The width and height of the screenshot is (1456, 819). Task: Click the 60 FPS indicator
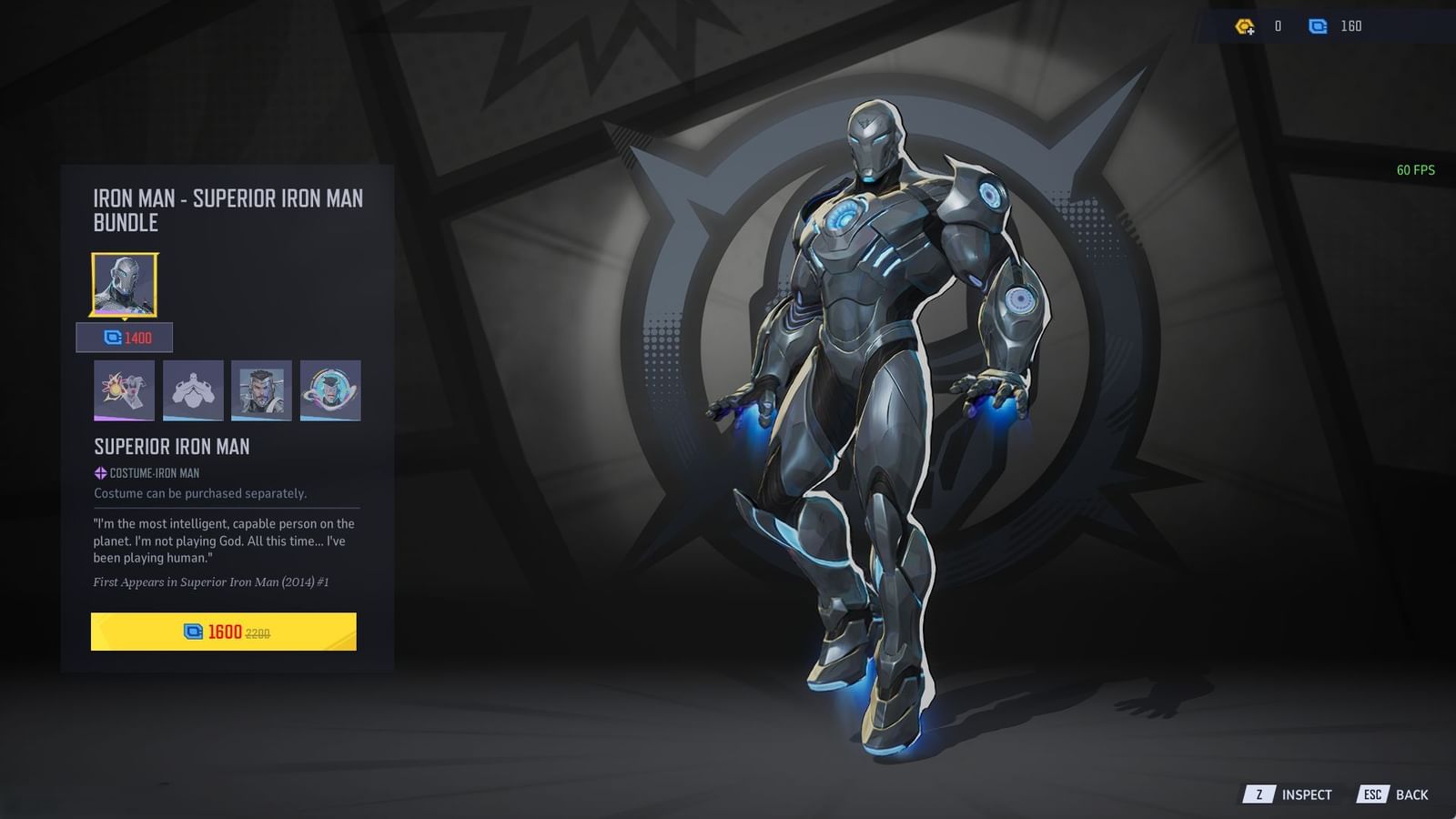coord(1414,169)
